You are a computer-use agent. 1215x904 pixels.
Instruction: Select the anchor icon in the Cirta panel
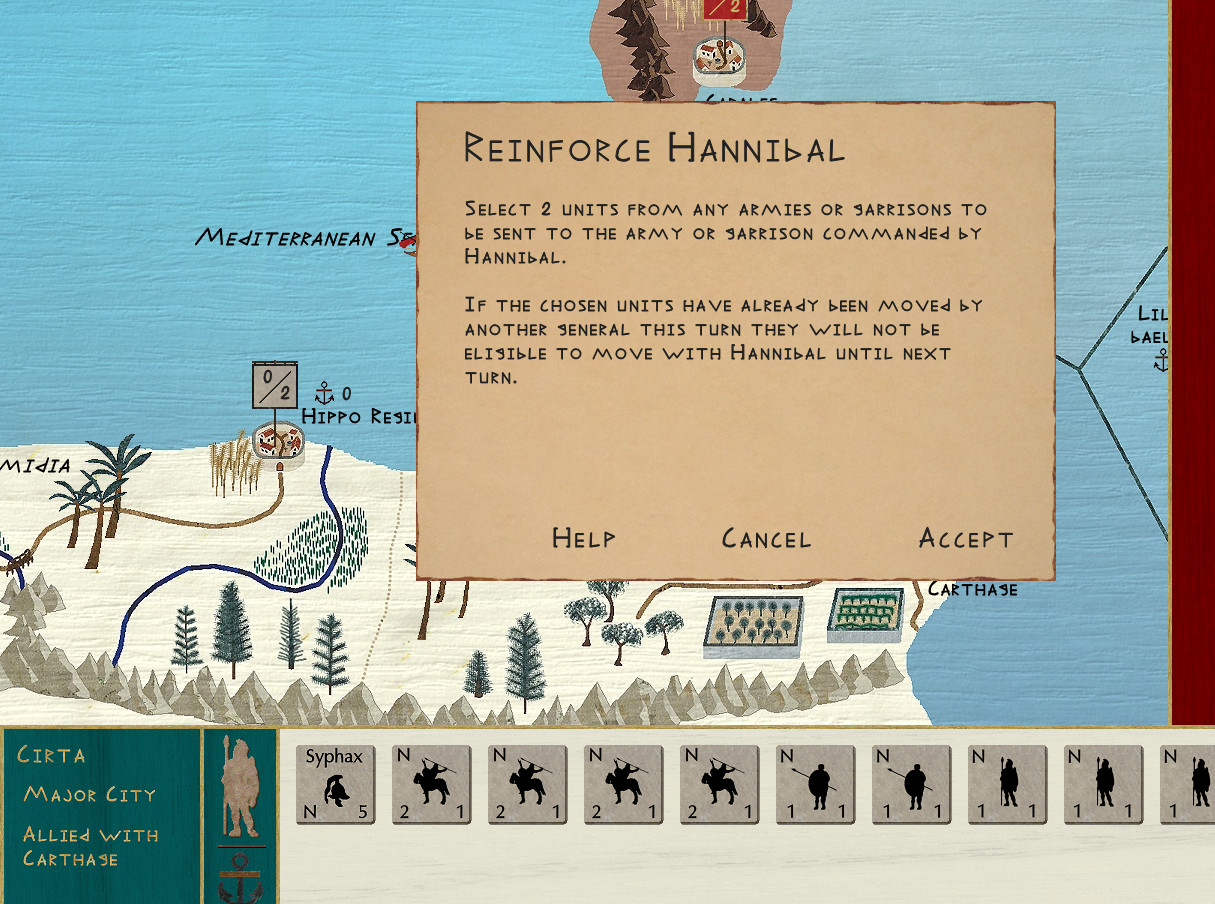240,878
